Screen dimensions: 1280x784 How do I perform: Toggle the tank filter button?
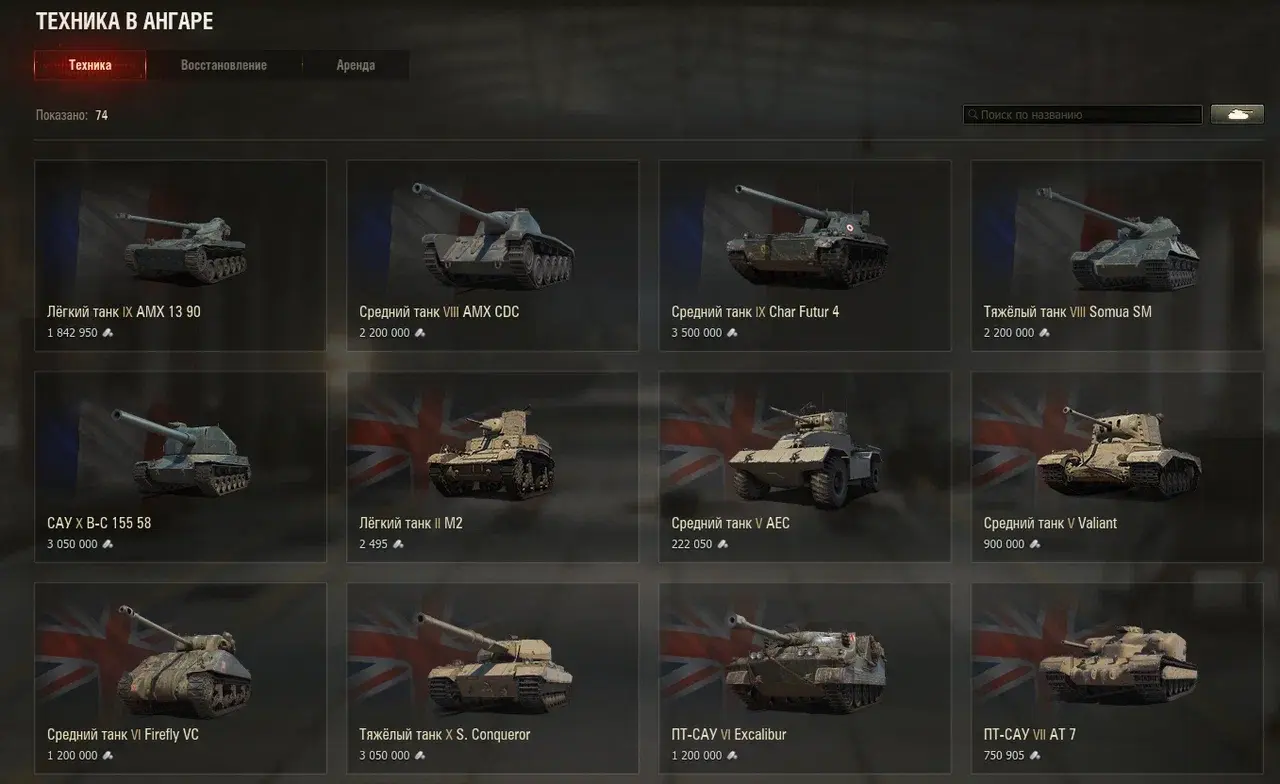(1237, 115)
